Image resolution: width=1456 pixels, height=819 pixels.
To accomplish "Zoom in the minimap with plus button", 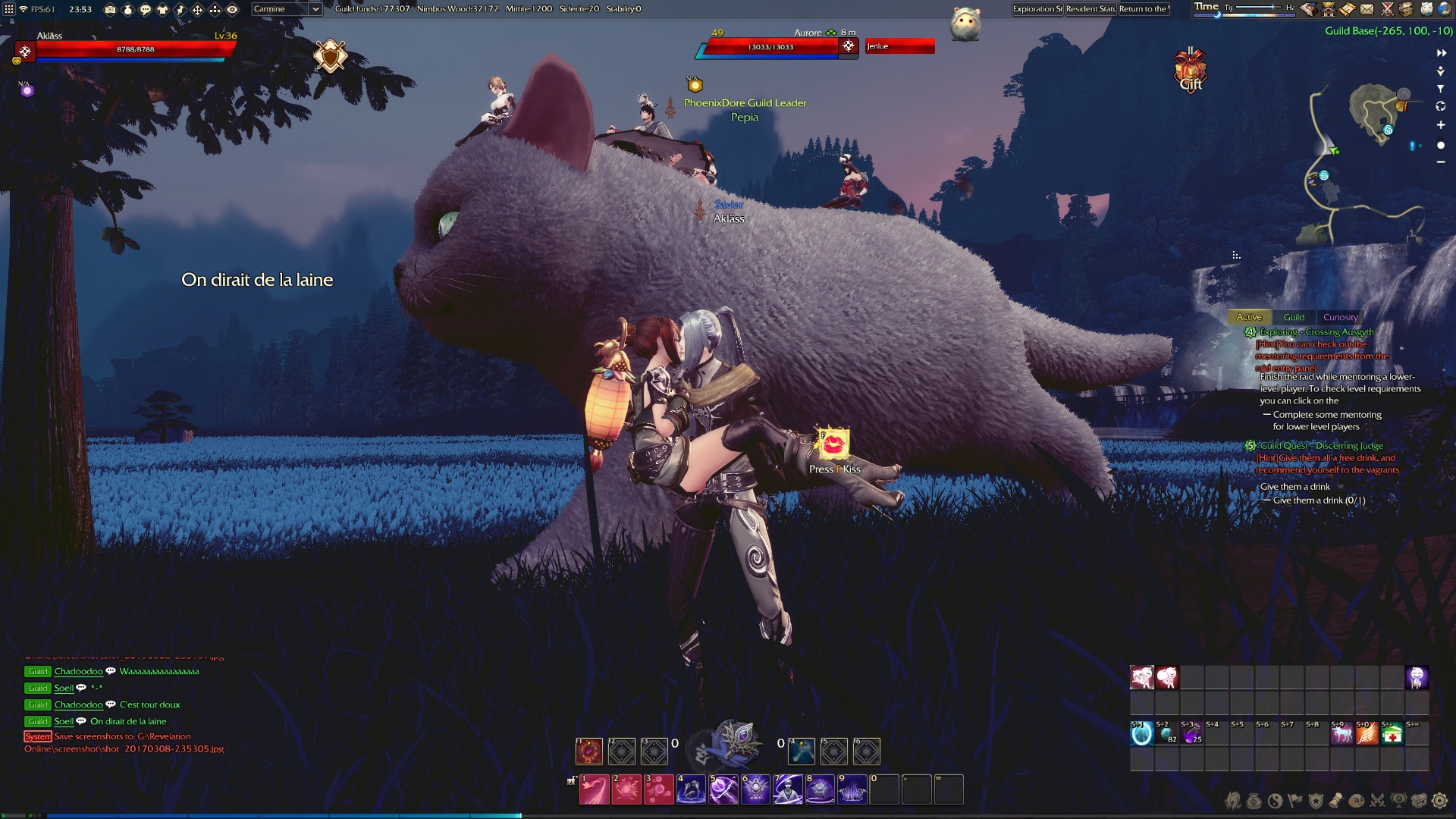I will pyautogui.click(x=1440, y=125).
